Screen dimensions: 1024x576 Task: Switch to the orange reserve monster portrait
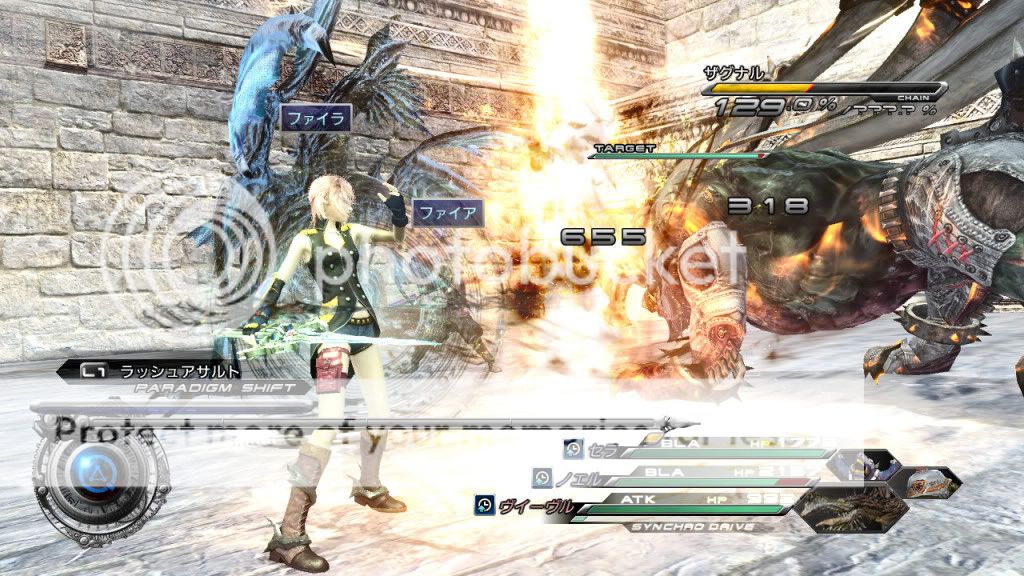point(932,481)
